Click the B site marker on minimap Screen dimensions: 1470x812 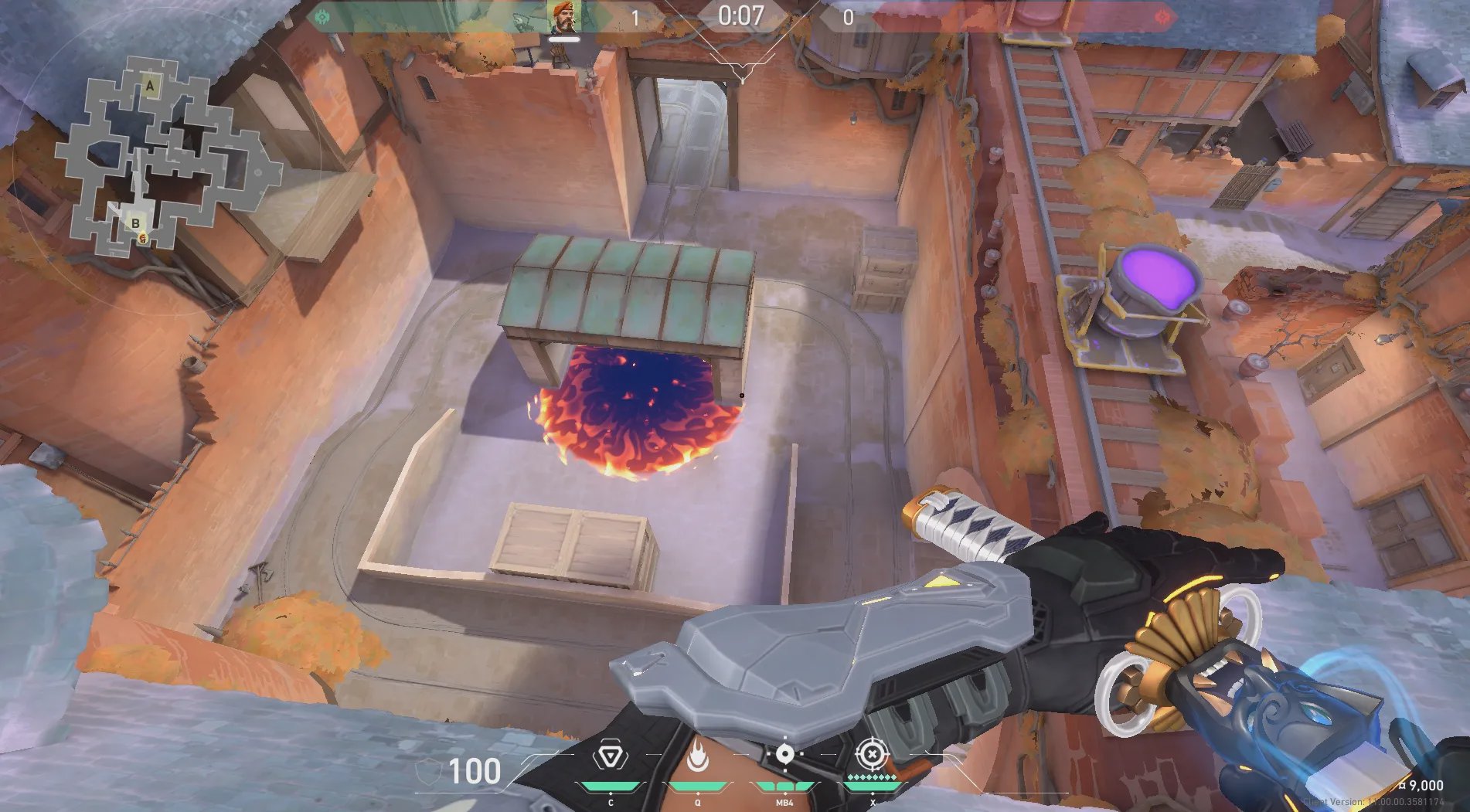pos(136,223)
